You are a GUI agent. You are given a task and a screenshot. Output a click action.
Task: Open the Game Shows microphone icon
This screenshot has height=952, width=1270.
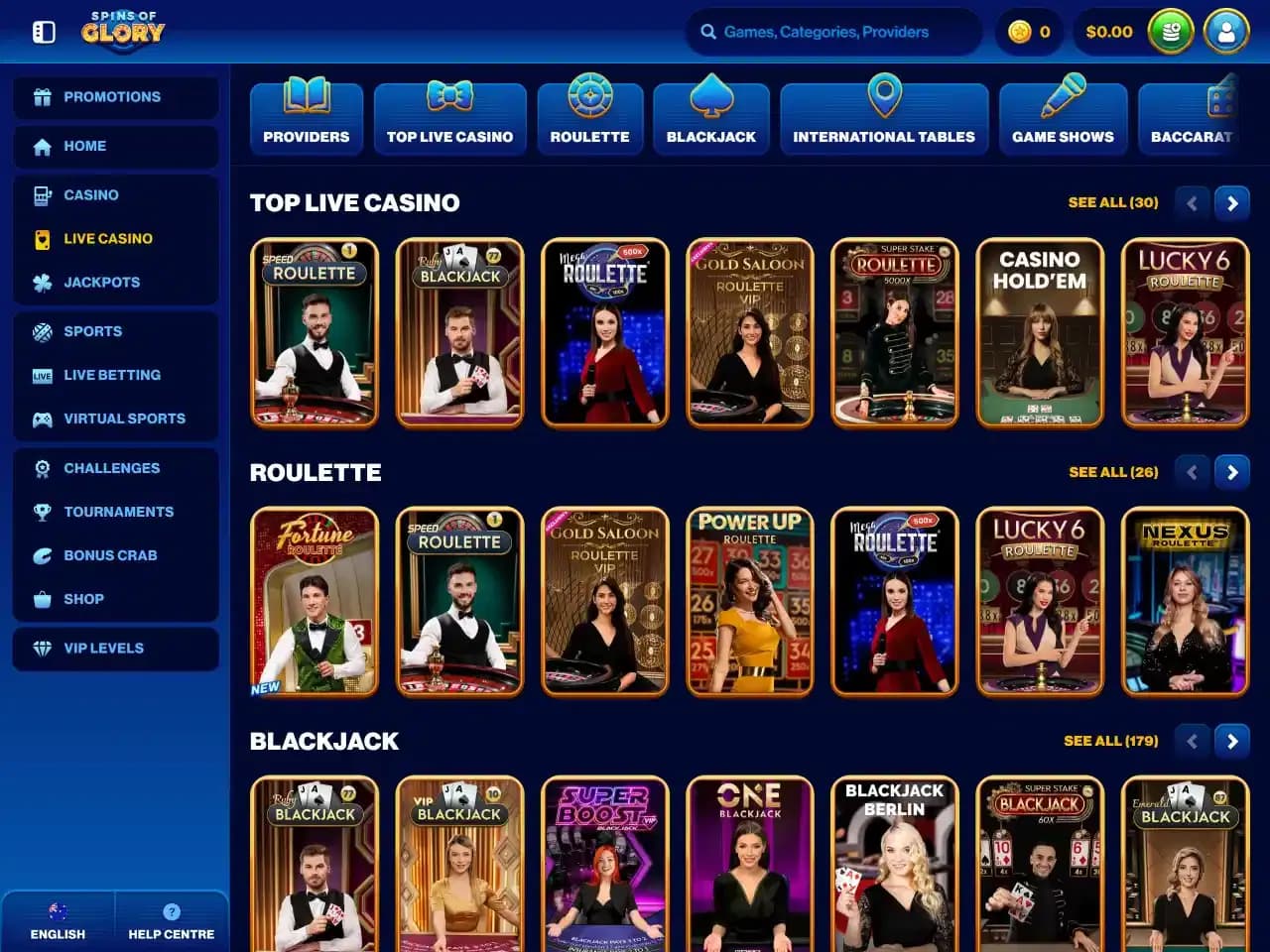(1064, 99)
